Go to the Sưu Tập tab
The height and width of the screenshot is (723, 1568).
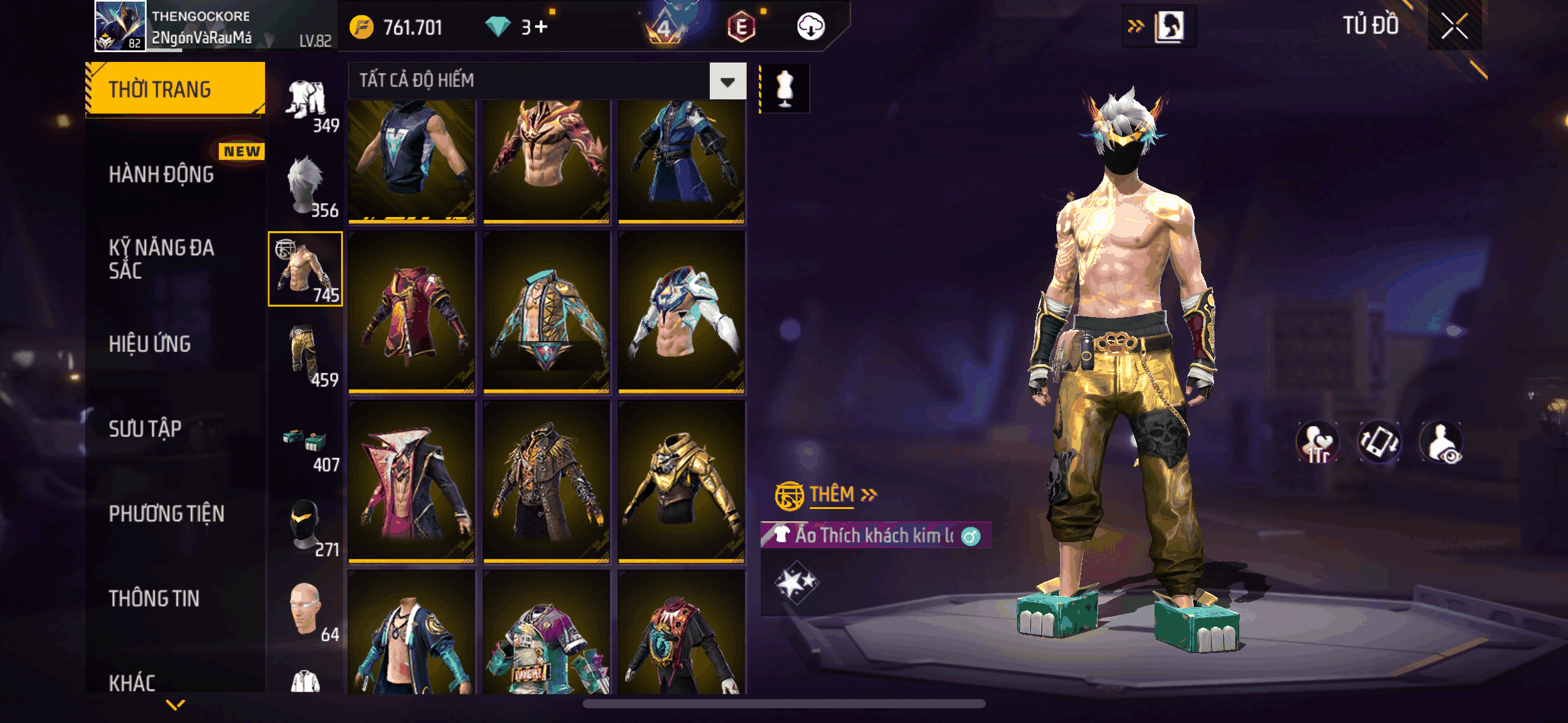pyautogui.click(x=145, y=429)
